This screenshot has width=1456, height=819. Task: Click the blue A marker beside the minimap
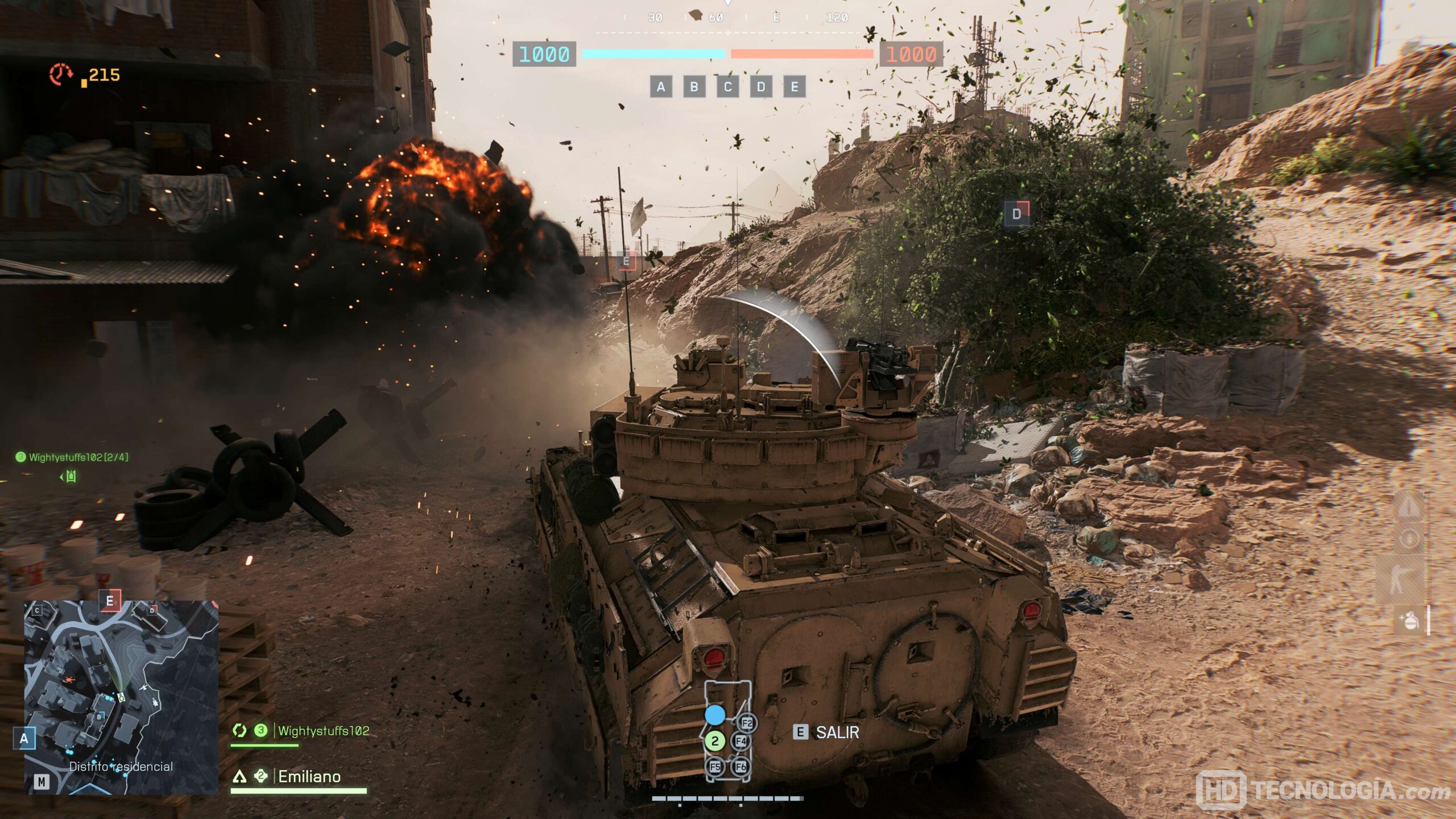point(24,738)
